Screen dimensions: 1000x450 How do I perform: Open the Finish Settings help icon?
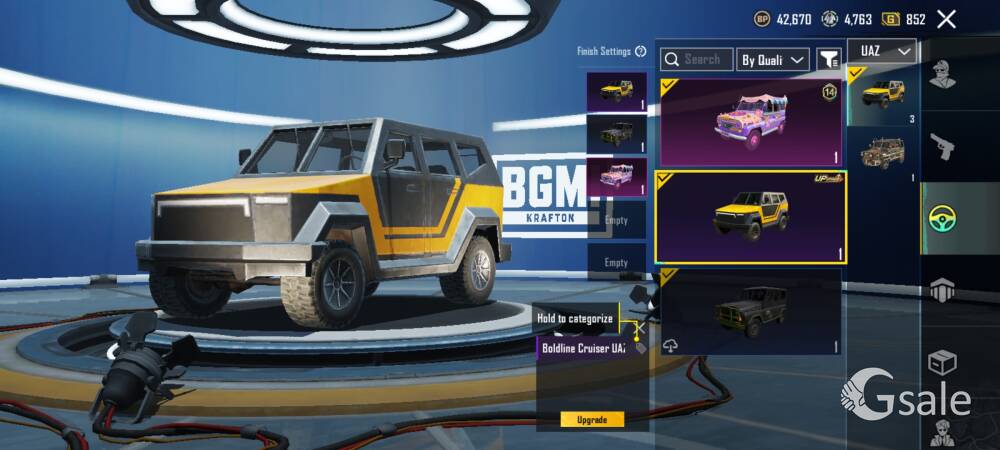pyautogui.click(x=640, y=51)
